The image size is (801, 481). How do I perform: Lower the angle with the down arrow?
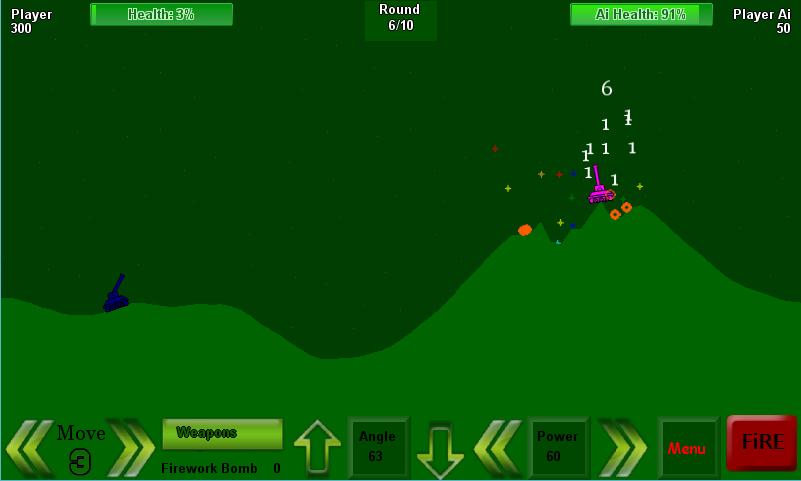(x=440, y=449)
